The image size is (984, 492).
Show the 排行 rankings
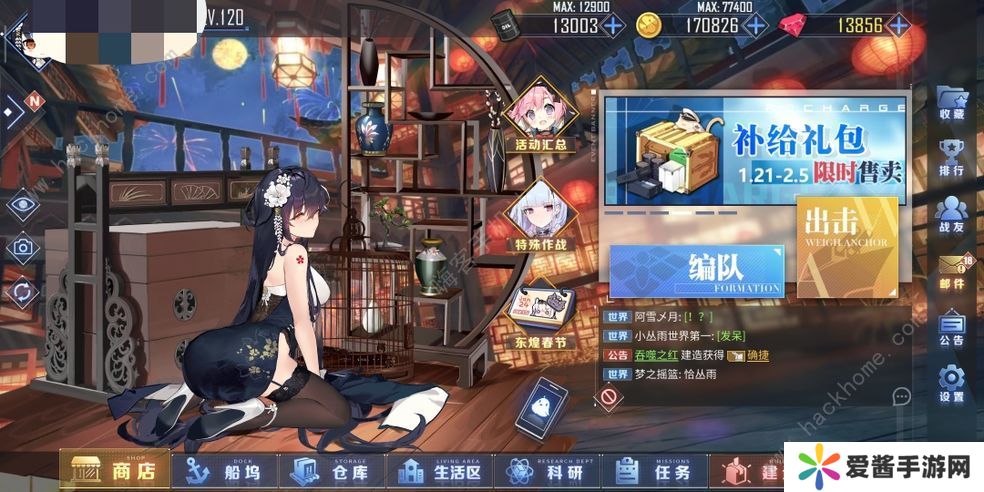click(x=952, y=158)
